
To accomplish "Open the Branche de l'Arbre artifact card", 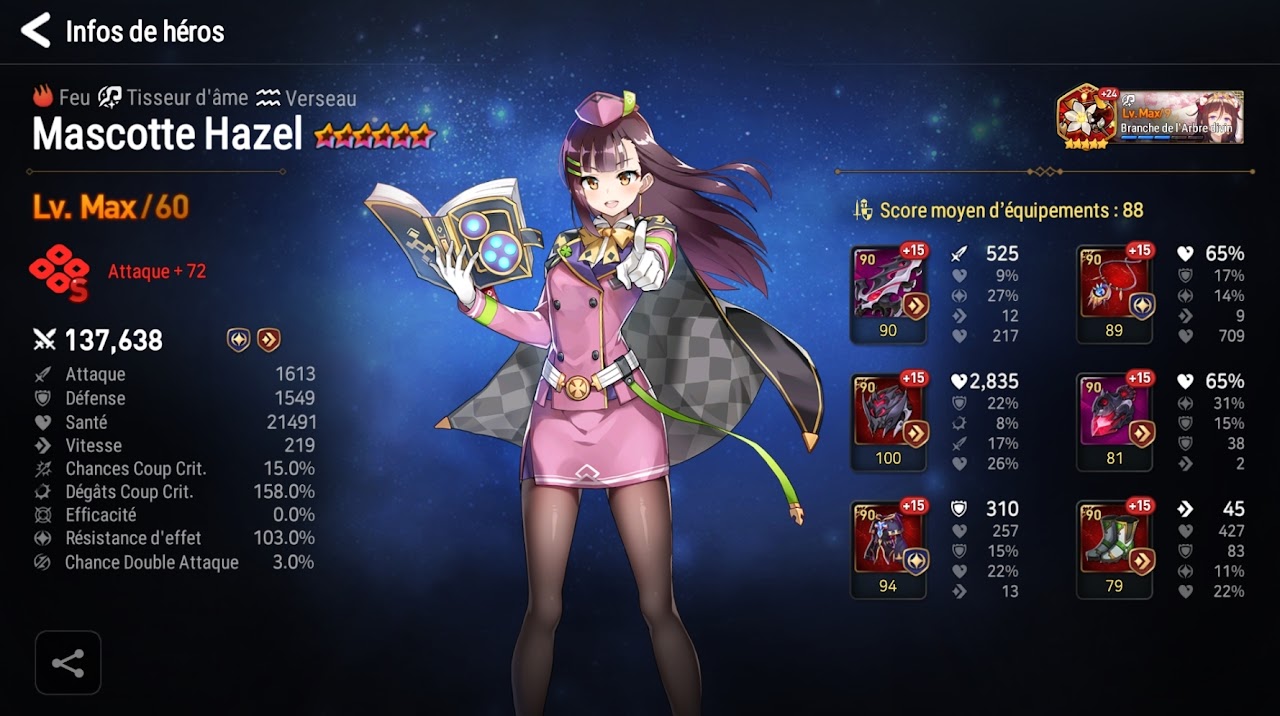I will 1151,117.
